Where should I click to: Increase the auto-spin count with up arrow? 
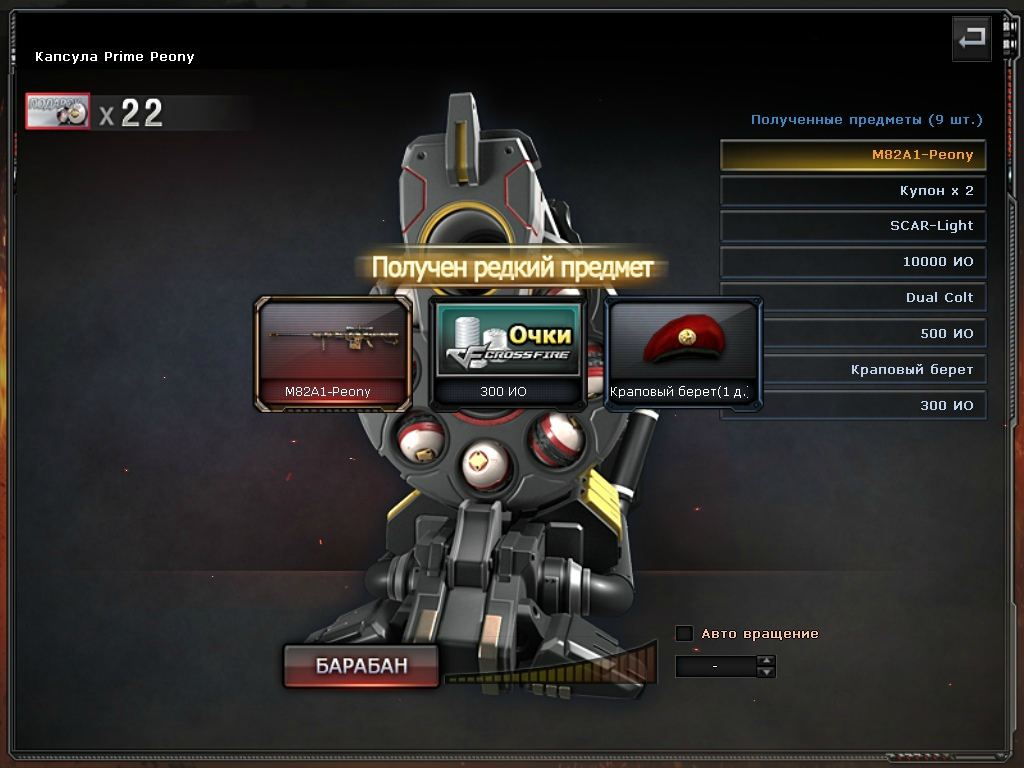click(x=766, y=661)
